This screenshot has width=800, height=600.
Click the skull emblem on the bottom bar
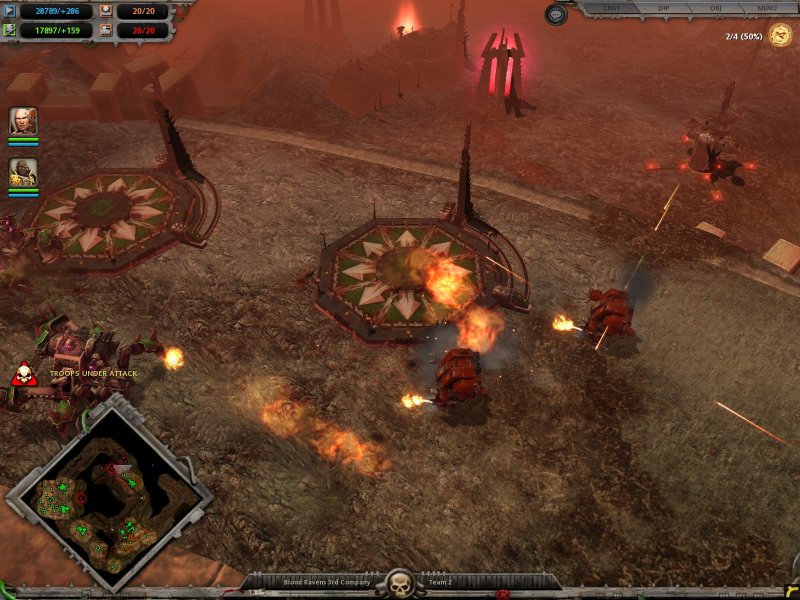400,582
